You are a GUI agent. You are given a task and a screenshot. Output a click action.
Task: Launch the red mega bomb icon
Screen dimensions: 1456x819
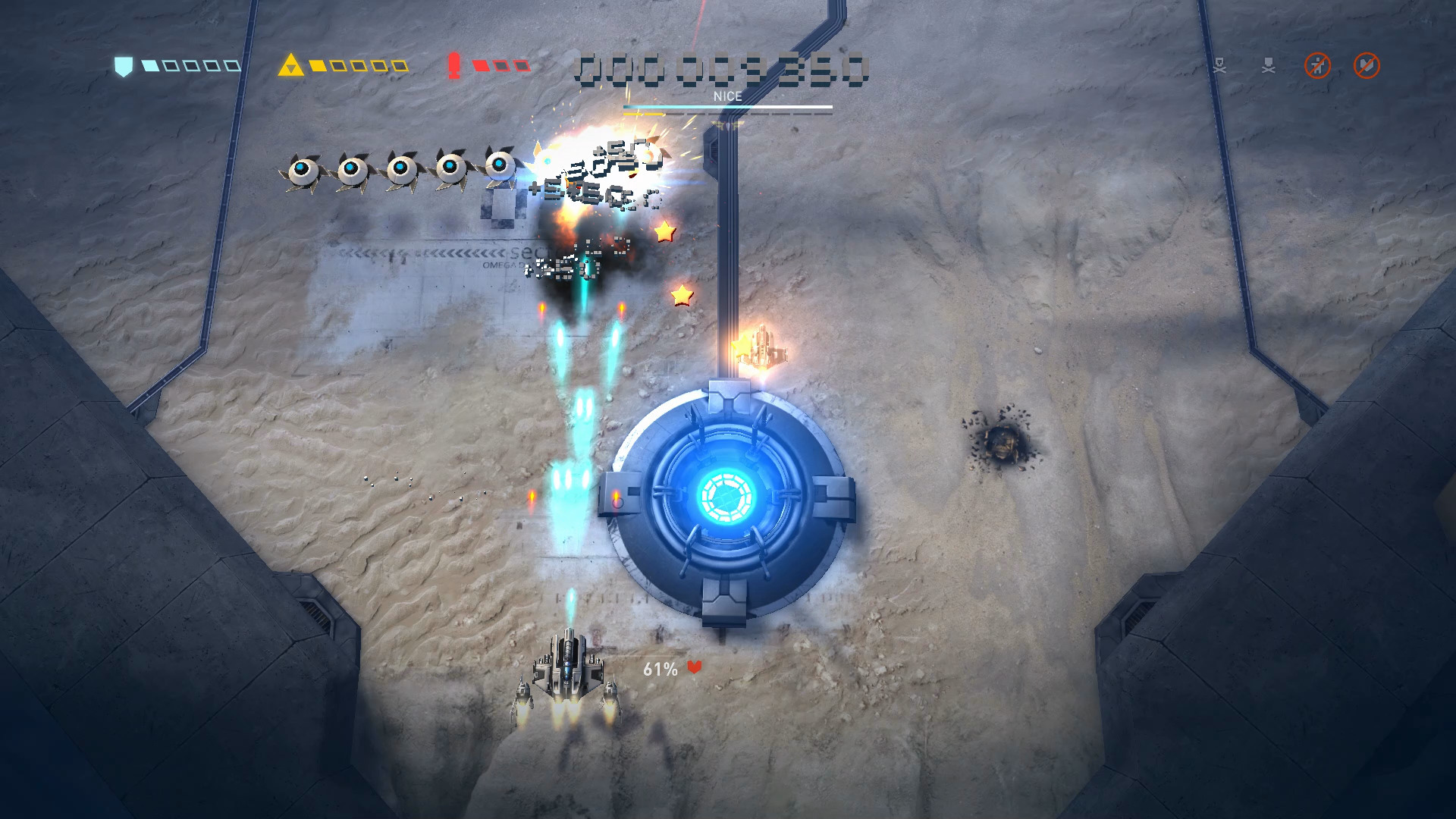pos(454,66)
